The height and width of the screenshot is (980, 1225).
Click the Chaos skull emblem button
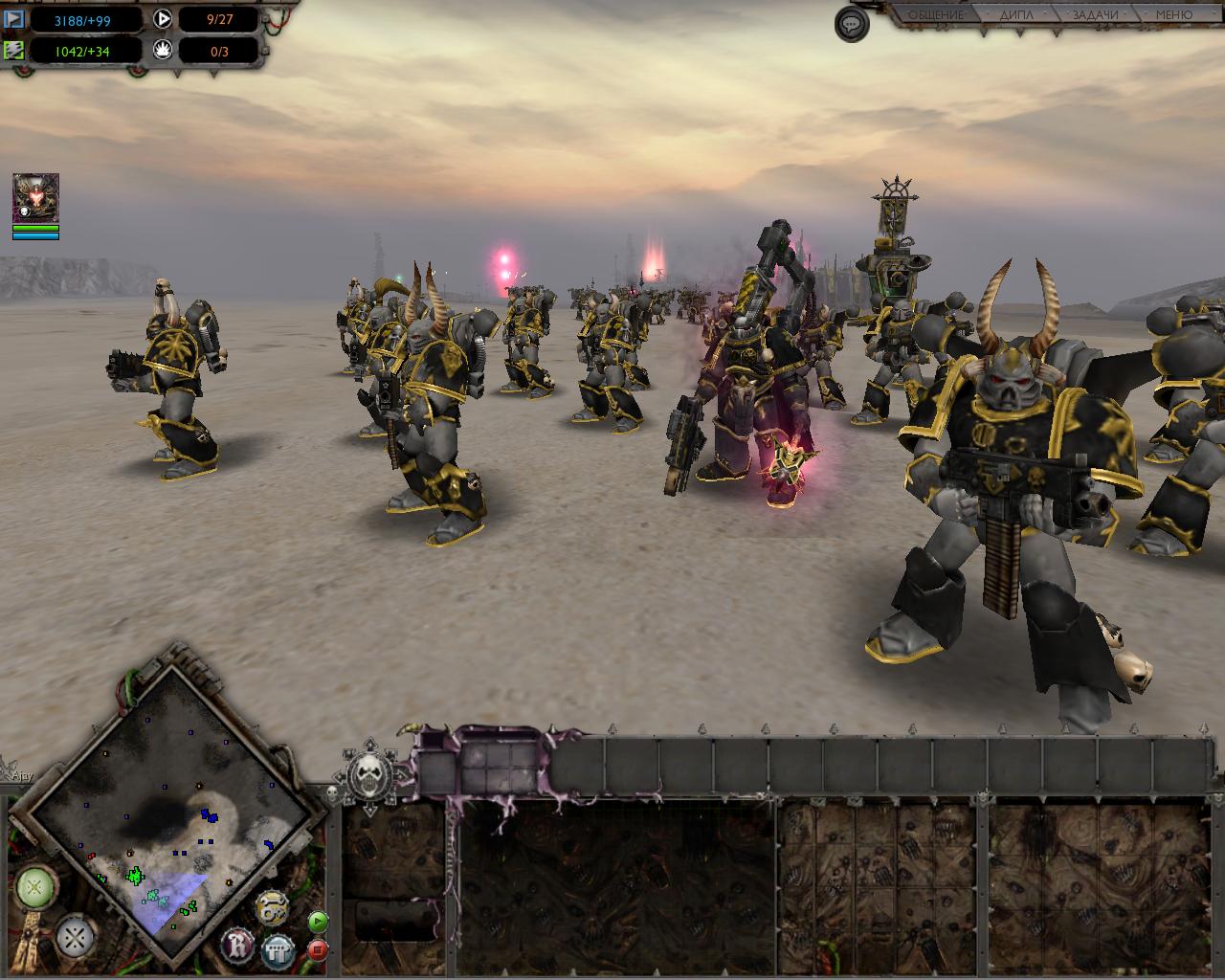(x=371, y=771)
